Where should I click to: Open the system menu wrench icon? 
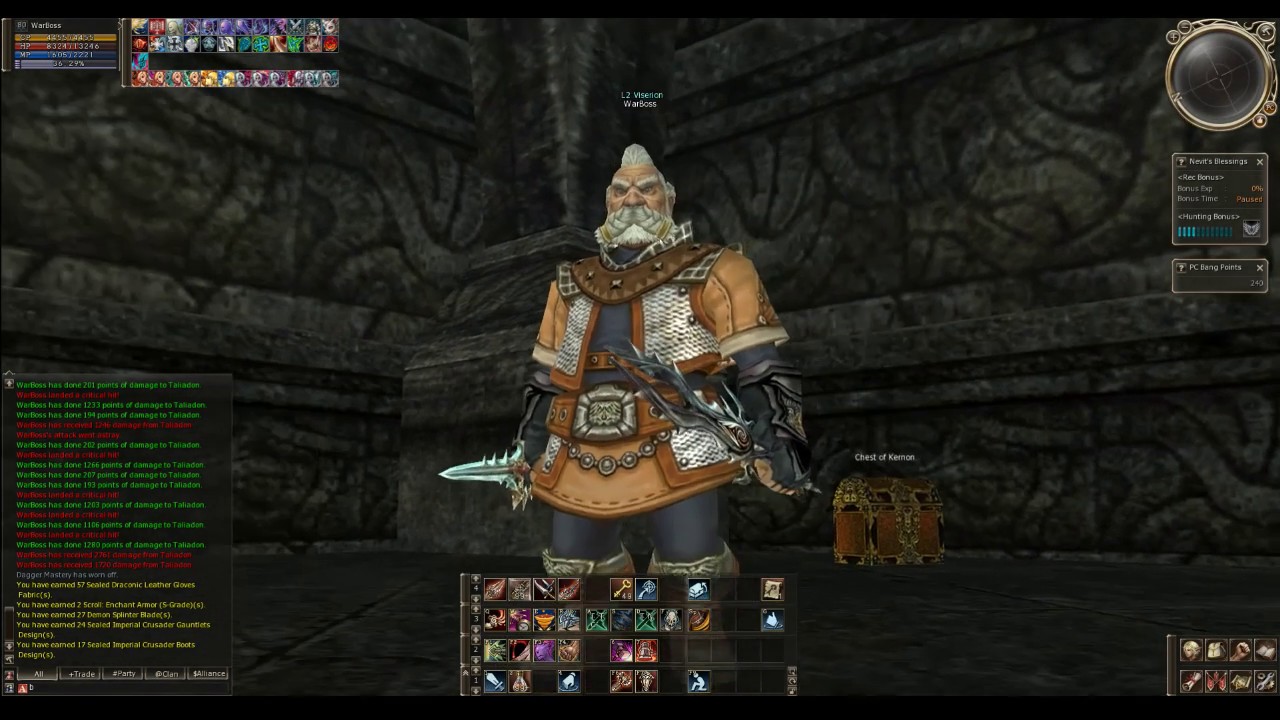[x=1265, y=682]
